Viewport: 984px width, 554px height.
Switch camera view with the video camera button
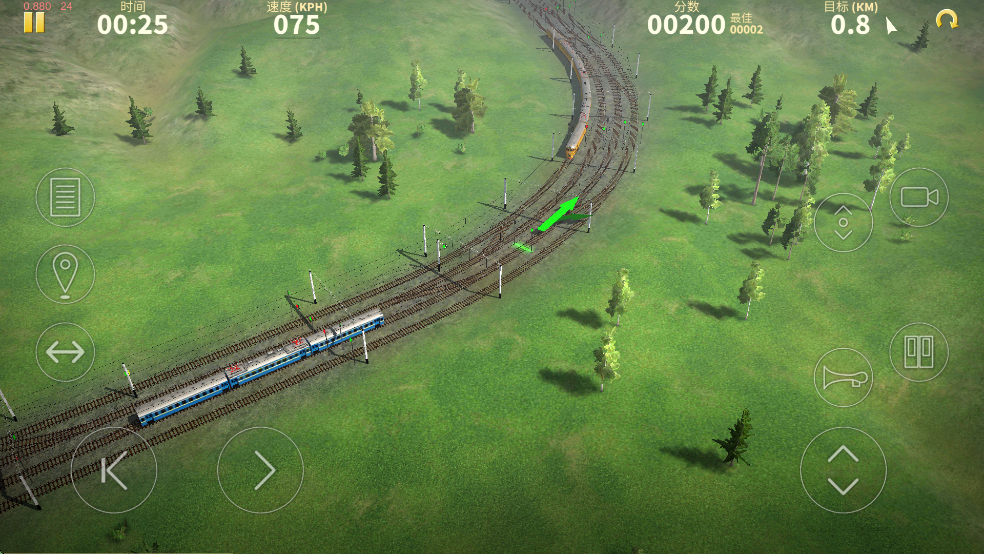click(918, 197)
